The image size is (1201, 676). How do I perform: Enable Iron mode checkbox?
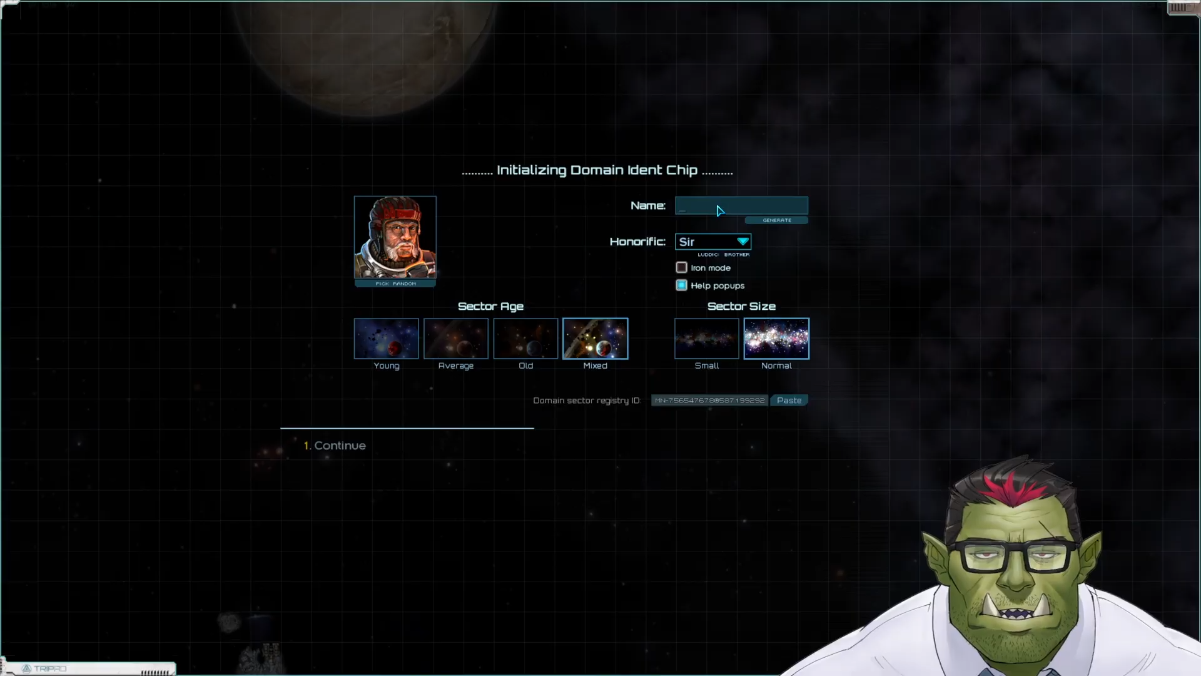[682, 268]
